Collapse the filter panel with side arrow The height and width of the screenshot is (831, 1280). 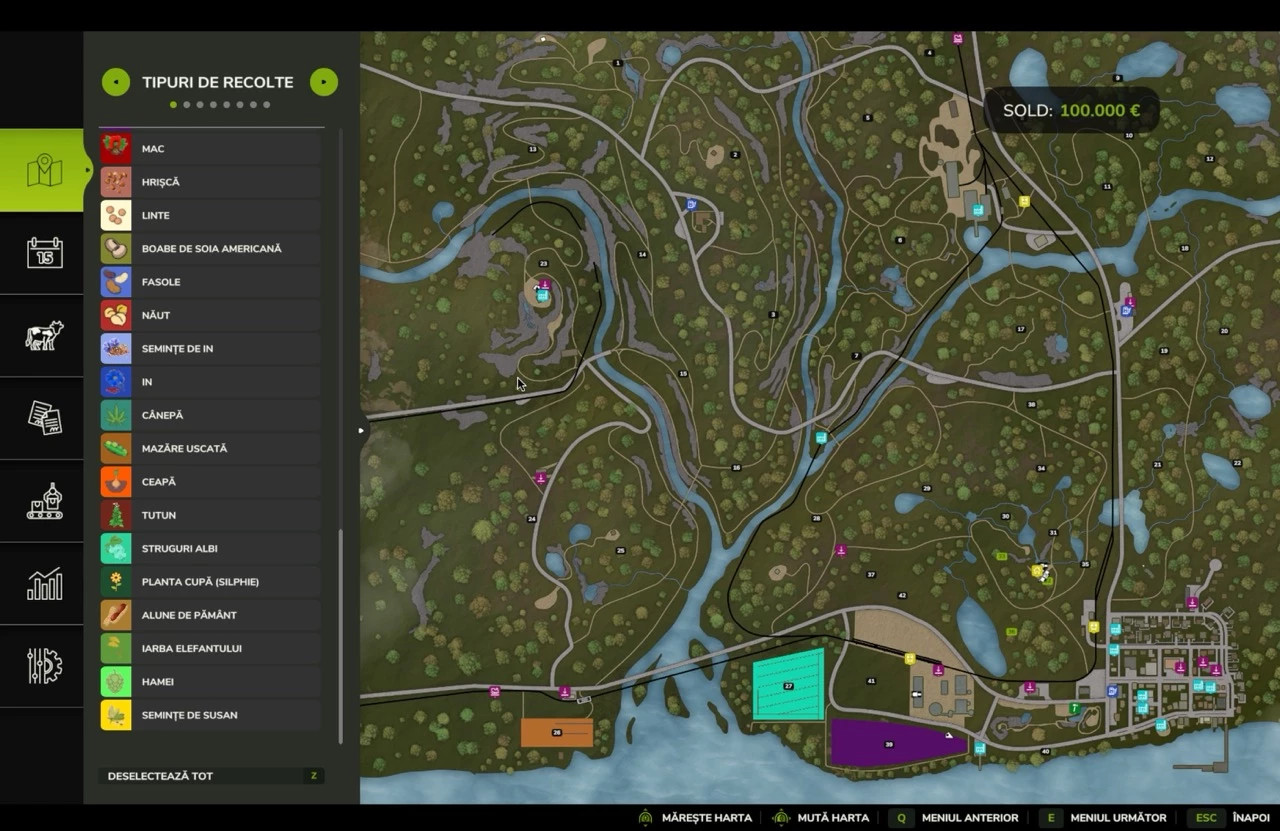click(362, 431)
